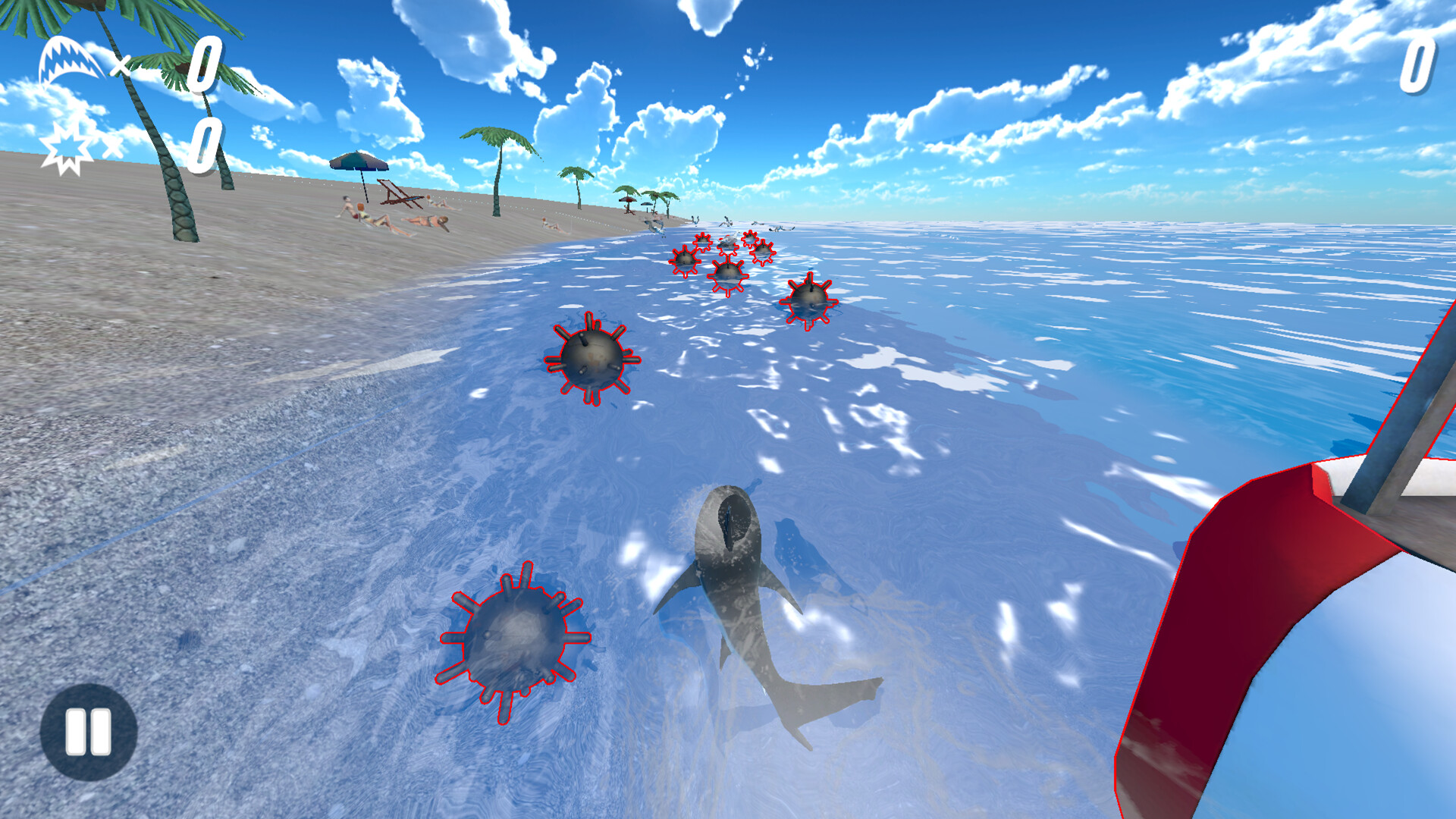1456x819 pixels.
Task: Click the starburst multiplier icon
Action: coord(67,146)
